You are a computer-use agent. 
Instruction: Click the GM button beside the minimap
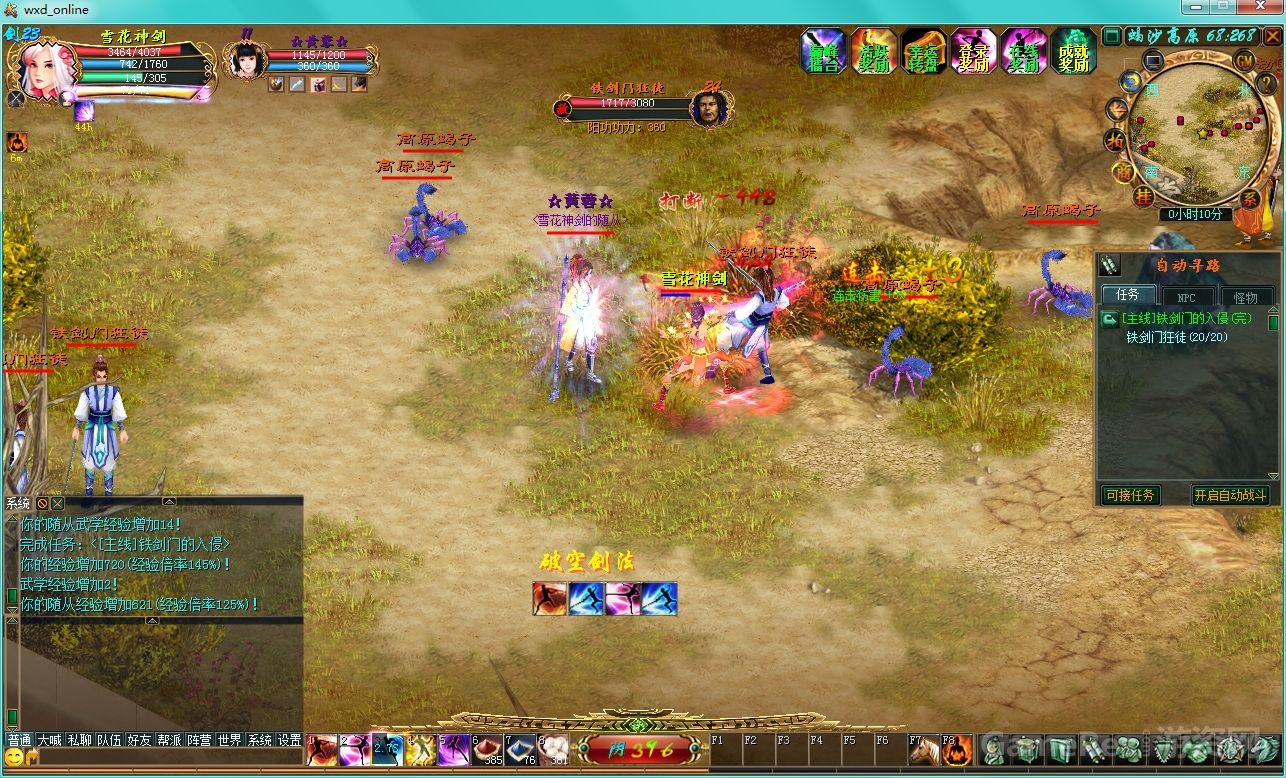(1245, 60)
